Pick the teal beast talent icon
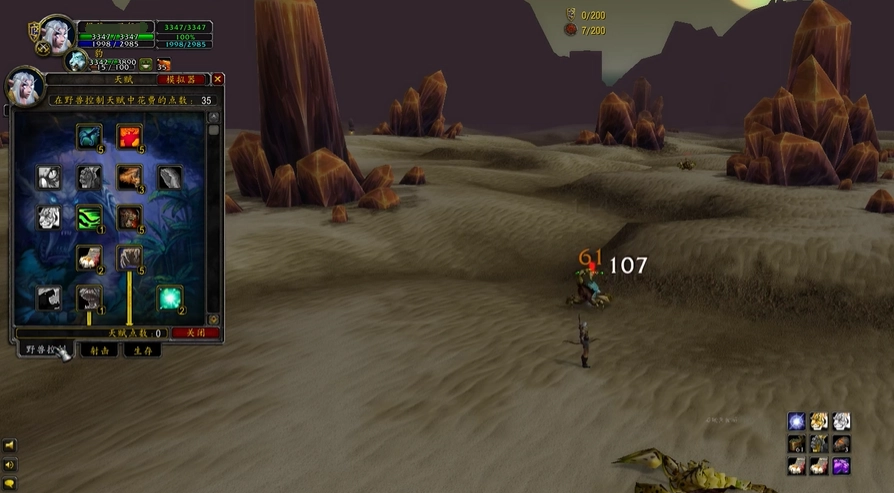This screenshot has width=894, height=493. click(90, 136)
